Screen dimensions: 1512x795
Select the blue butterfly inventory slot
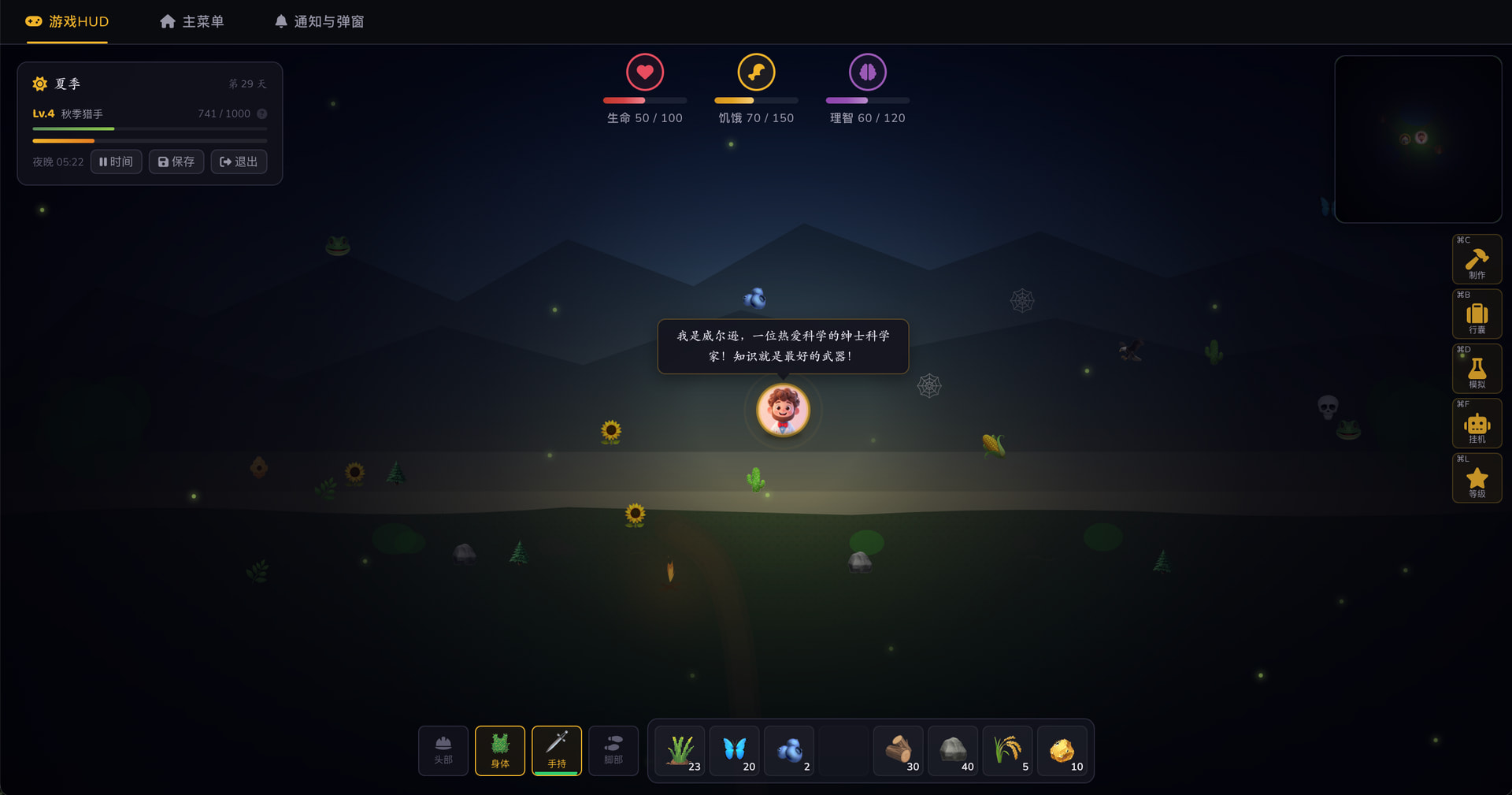point(735,750)
